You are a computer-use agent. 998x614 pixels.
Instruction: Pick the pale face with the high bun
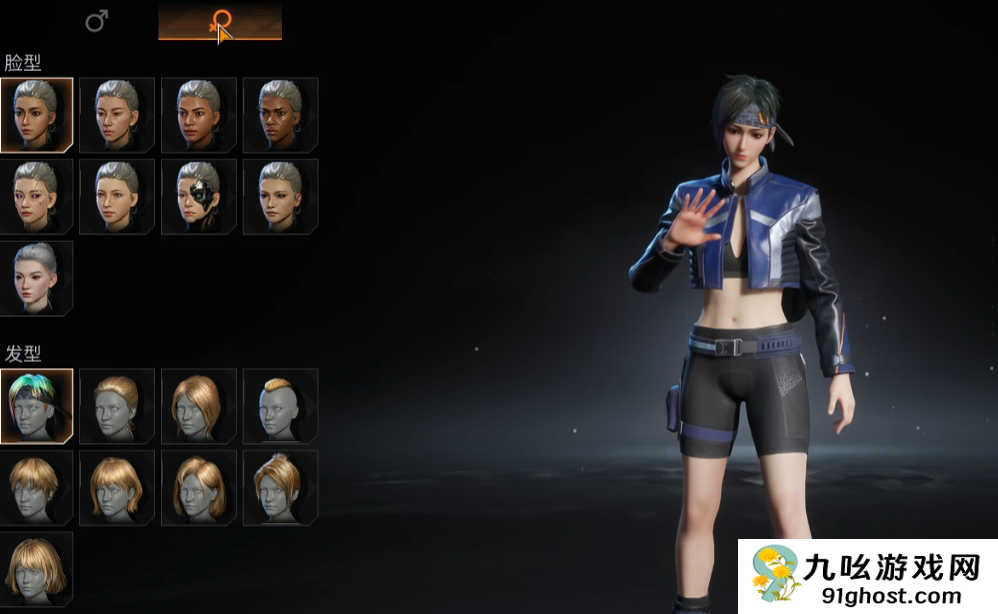(x=37, y=278)
